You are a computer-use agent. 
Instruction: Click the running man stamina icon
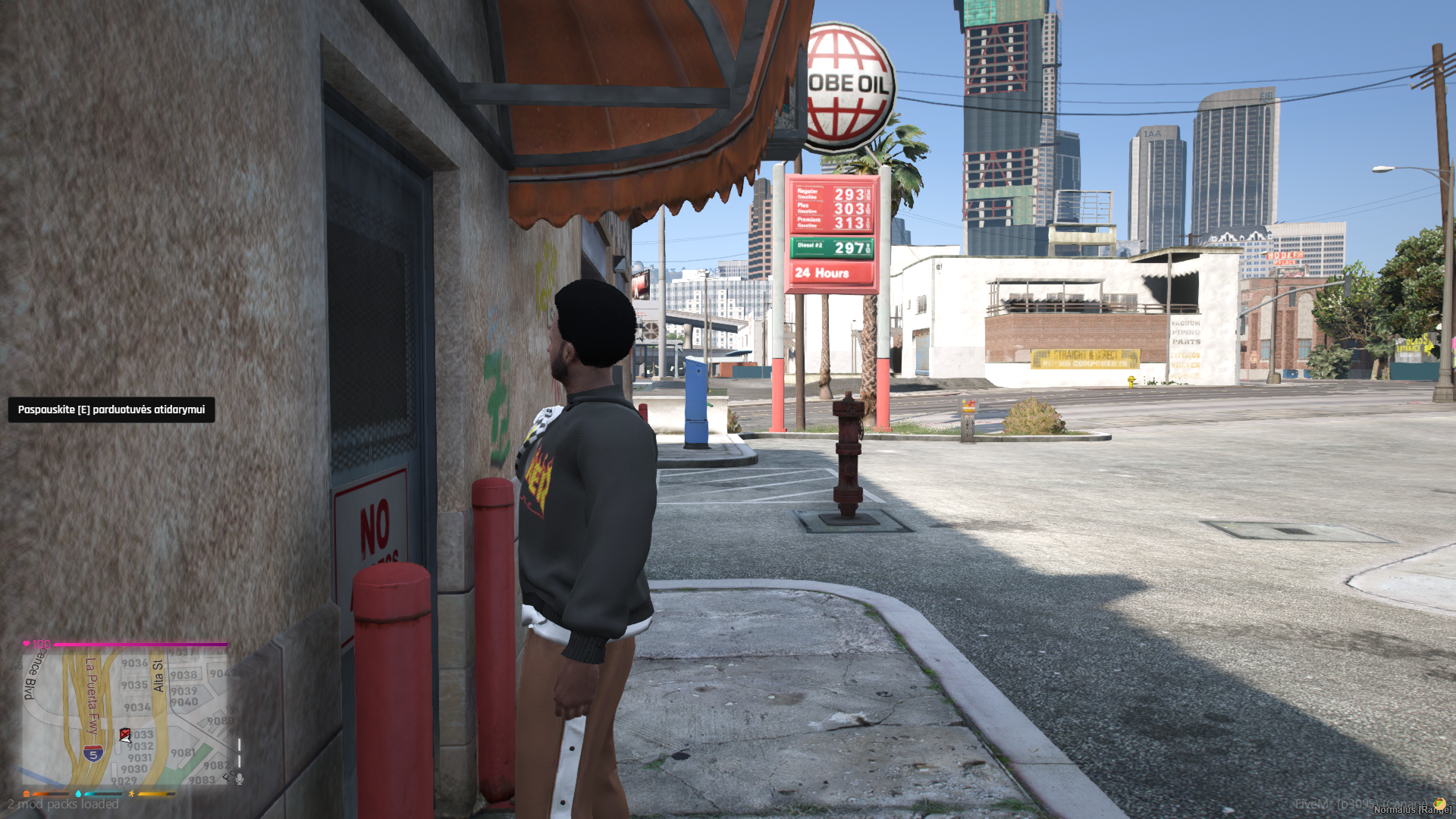click(x=131, y=794)
